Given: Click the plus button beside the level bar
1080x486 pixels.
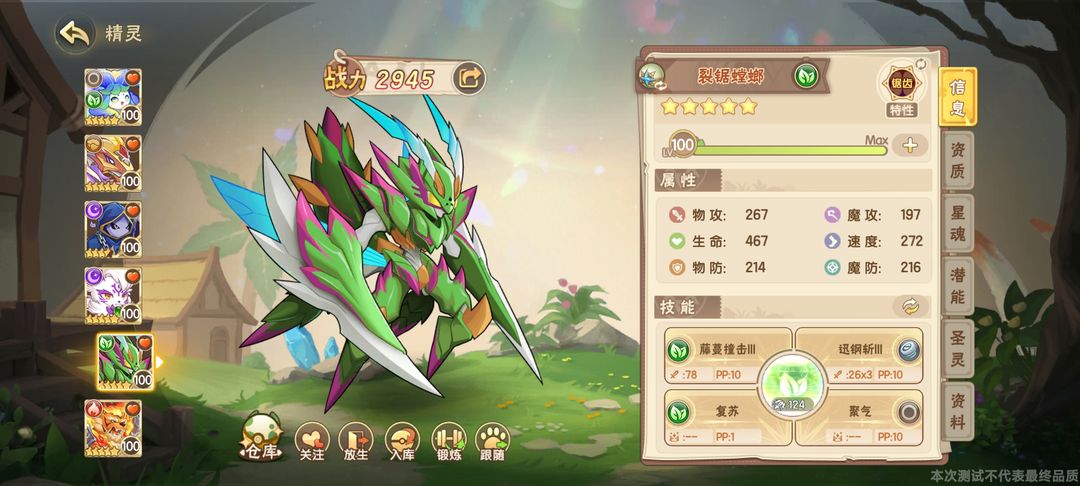Looking at the screenshot, I should (910, 145).
